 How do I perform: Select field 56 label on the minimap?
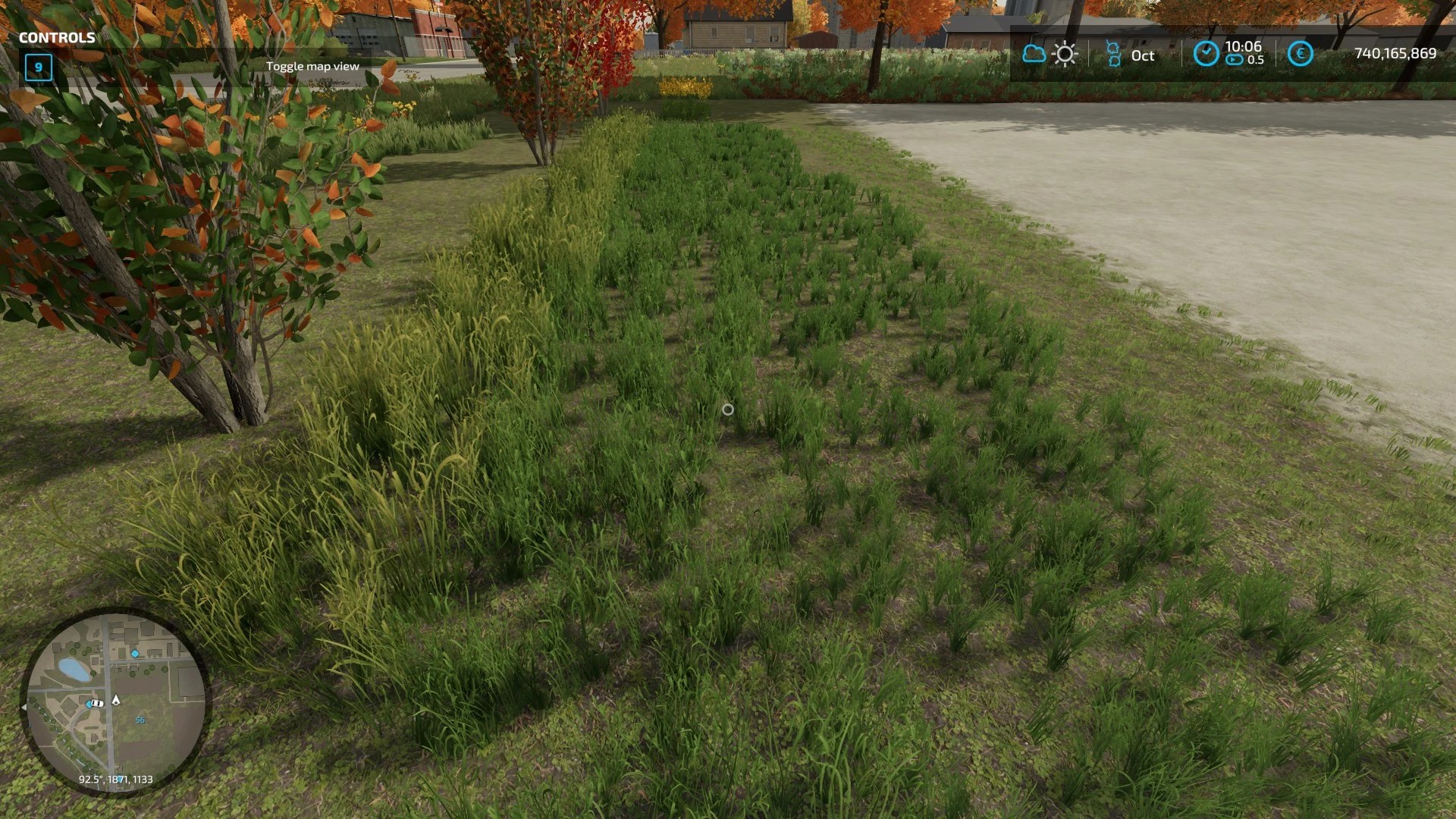coord(140,720)
